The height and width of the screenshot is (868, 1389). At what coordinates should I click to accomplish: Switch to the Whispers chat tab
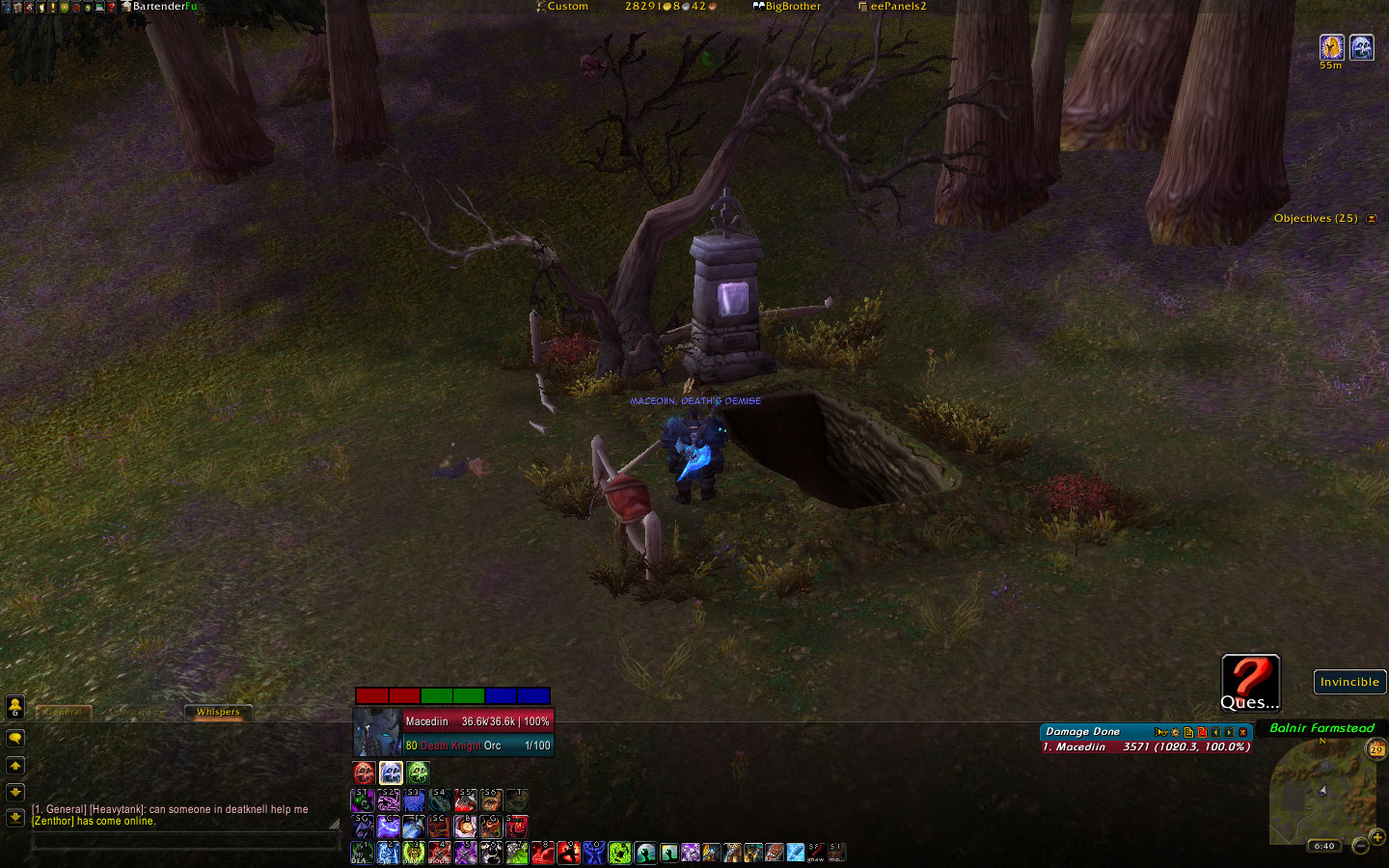pos(218,713)
